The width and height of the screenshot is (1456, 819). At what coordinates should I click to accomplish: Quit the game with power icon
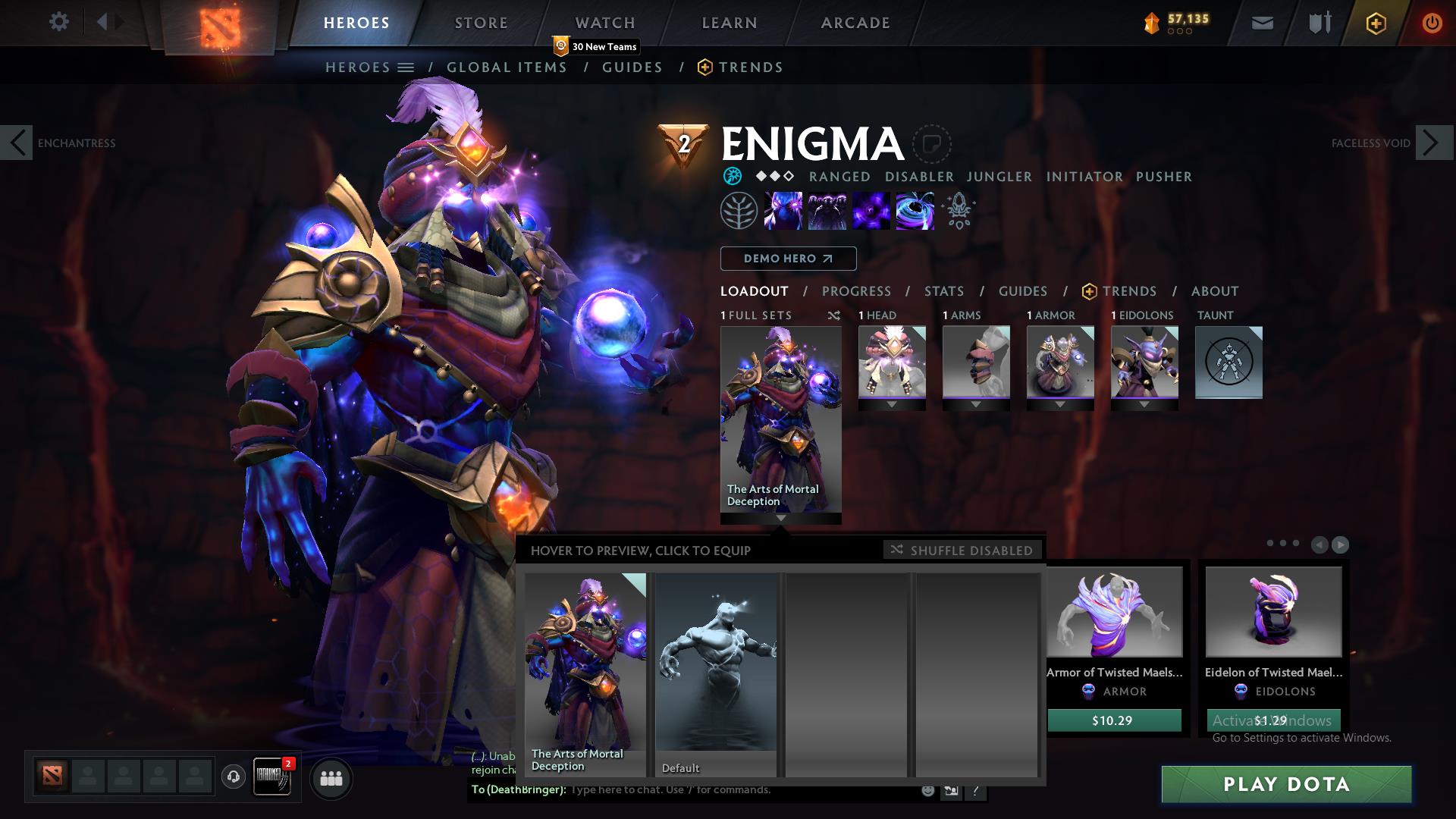tap(1432, 23)
